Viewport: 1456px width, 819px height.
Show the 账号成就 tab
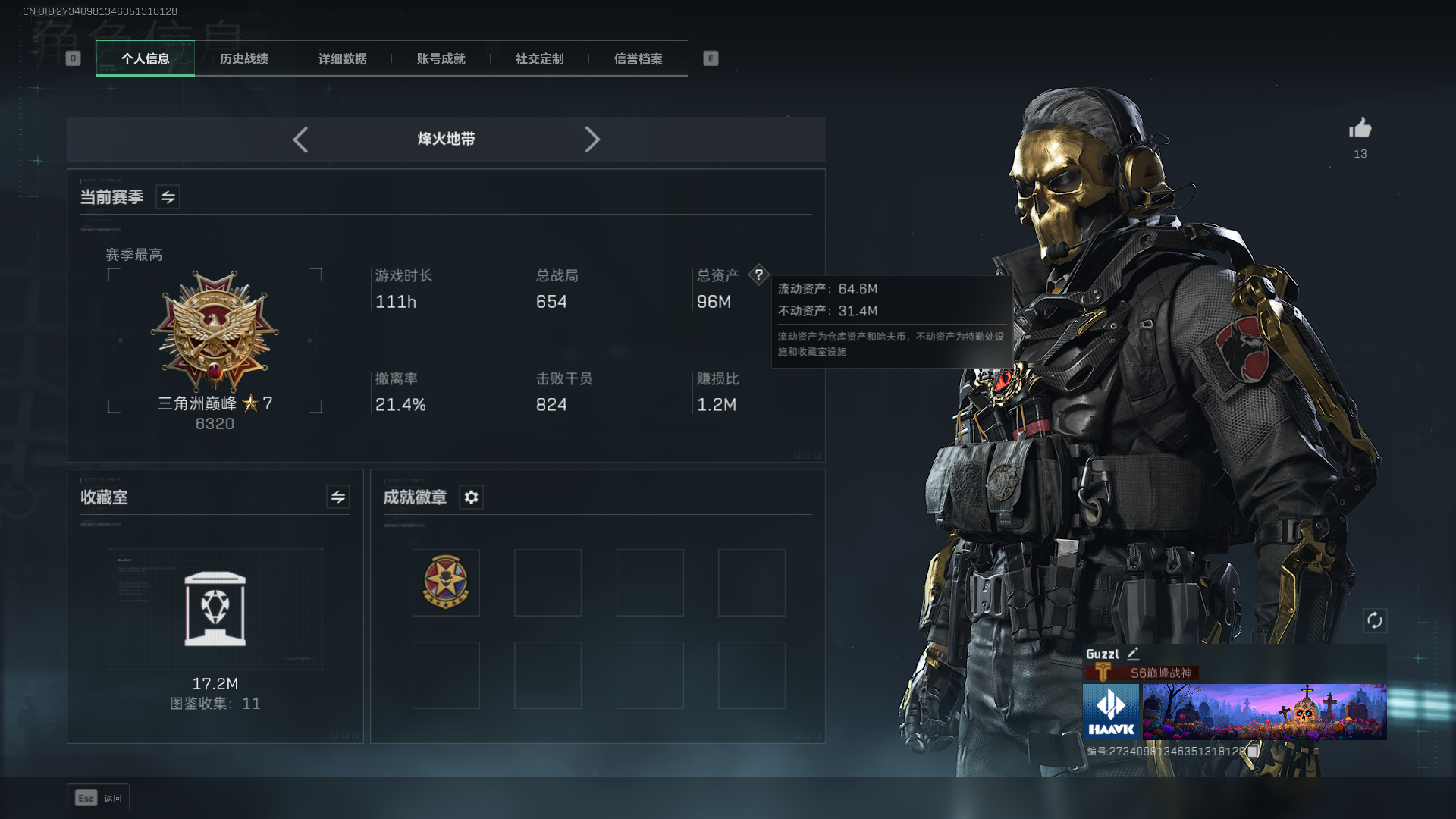441,58
